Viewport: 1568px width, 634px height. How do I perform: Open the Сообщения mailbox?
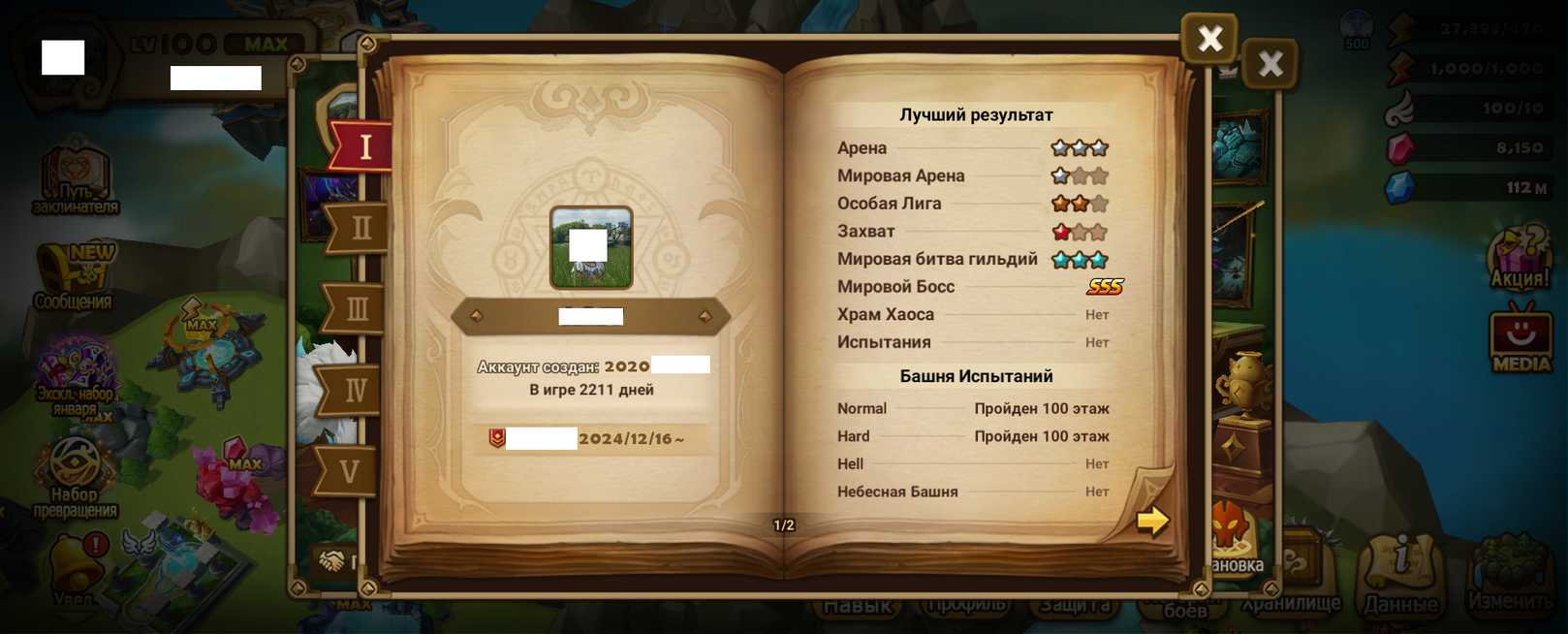coord(74,276)
